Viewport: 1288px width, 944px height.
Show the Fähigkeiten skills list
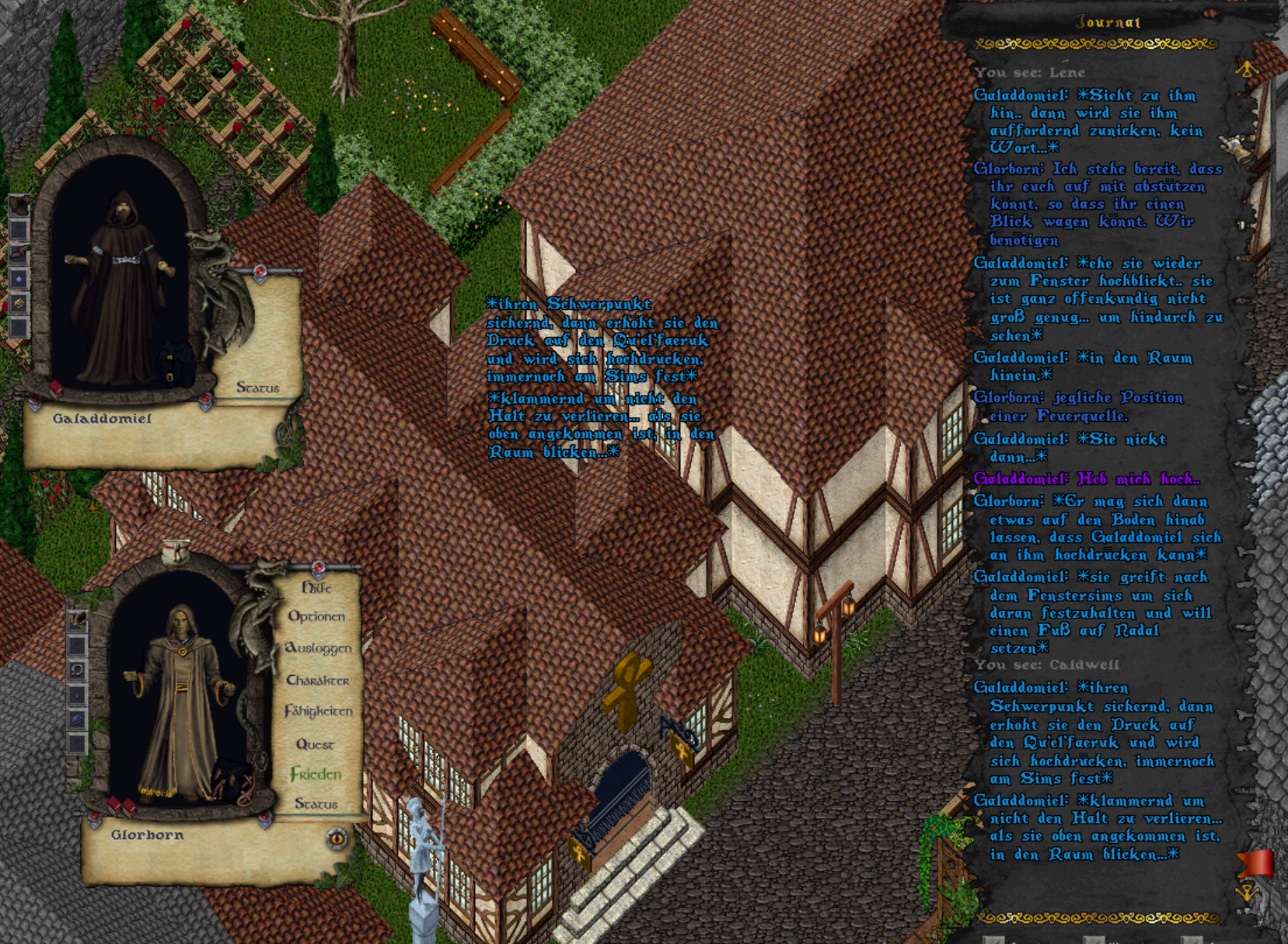point(318,712)
